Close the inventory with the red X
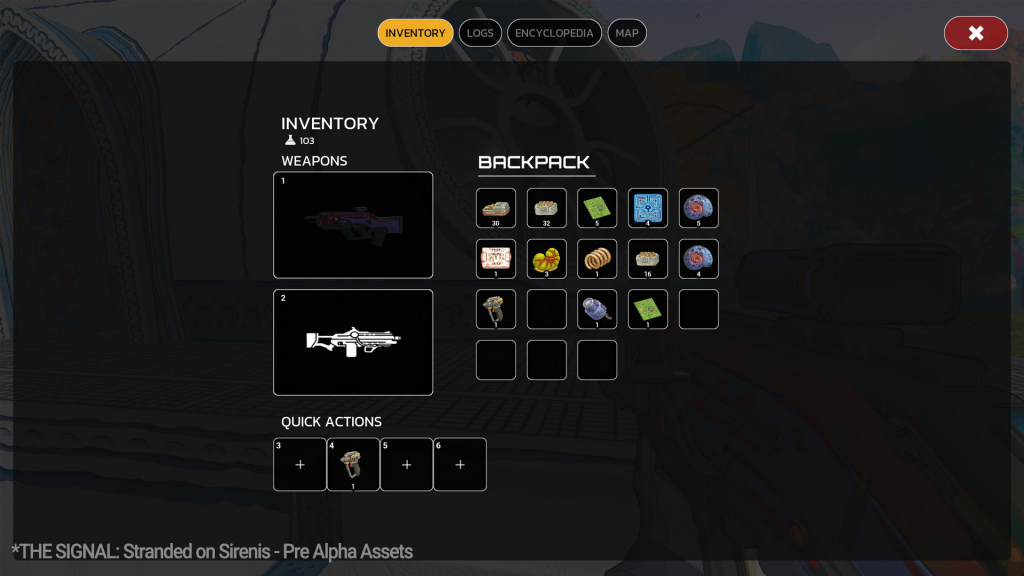The height and width of the screenshot is (576, 1024). click(x=975, y=33)
